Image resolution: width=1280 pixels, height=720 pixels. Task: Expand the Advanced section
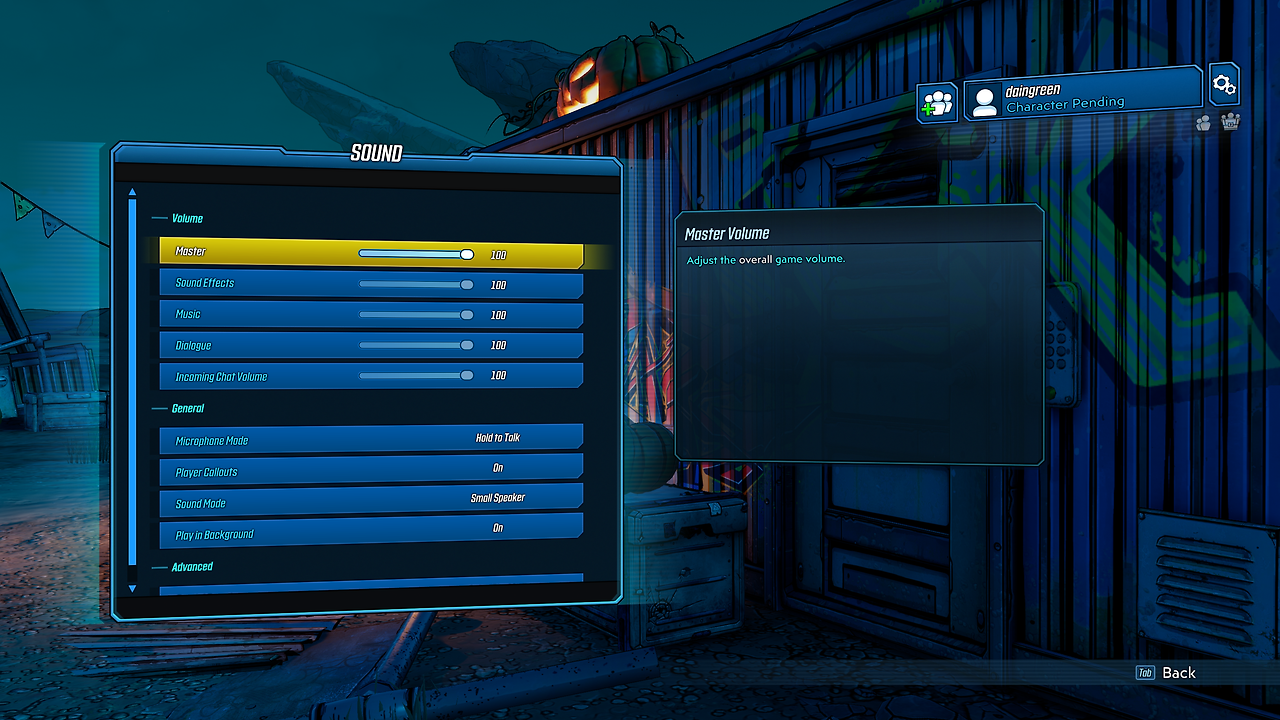click(190, 566)
